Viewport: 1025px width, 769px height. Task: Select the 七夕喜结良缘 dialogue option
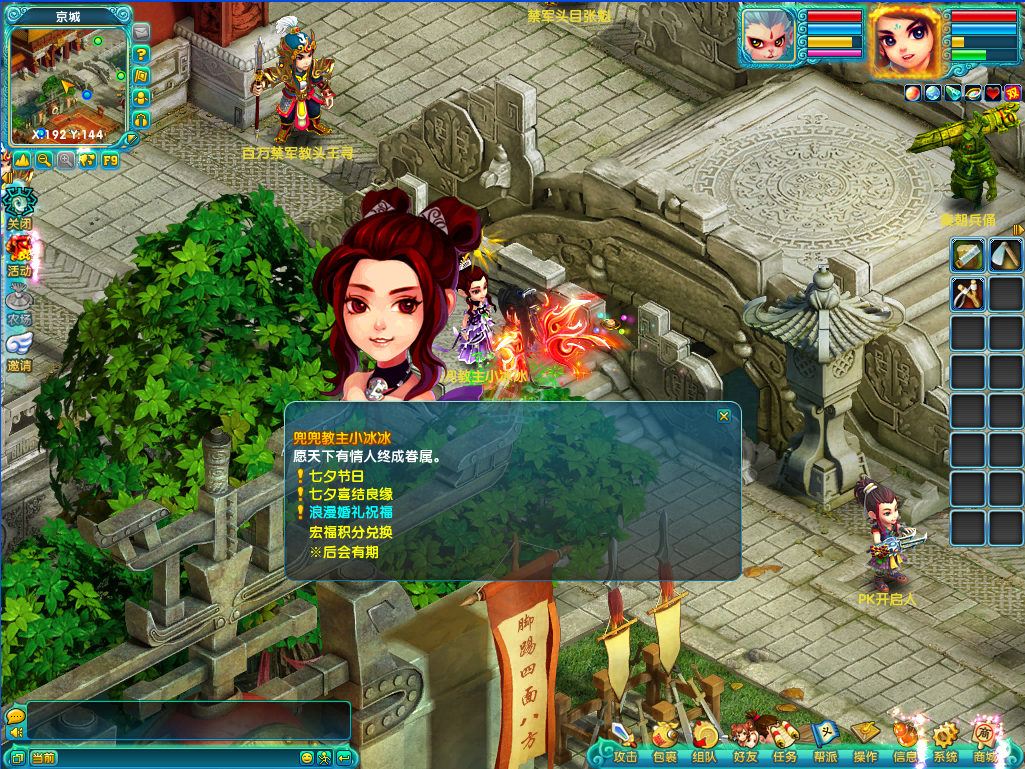point(350,494)
